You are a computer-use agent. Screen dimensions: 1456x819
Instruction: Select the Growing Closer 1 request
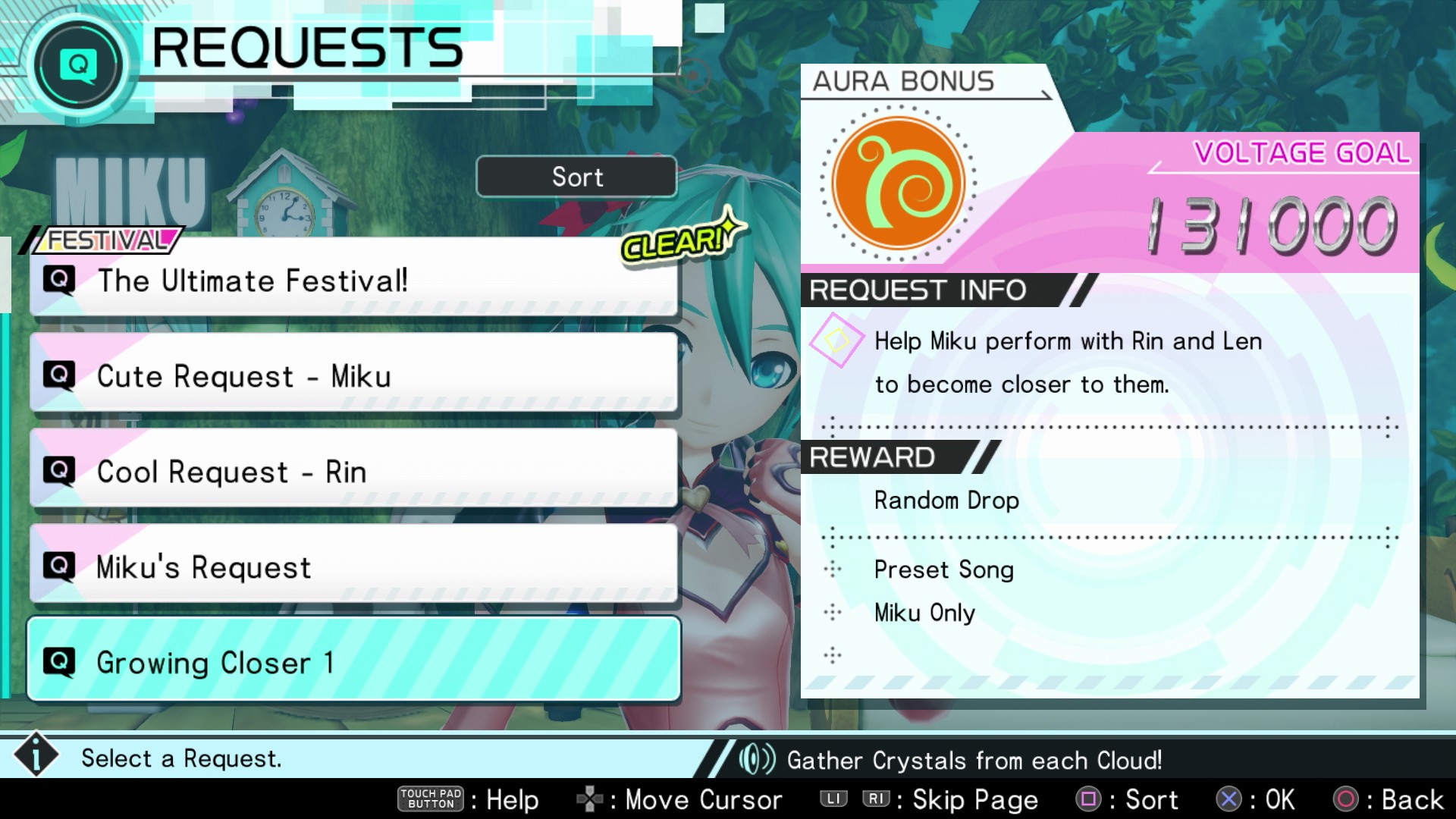click(x=353, y=661)
